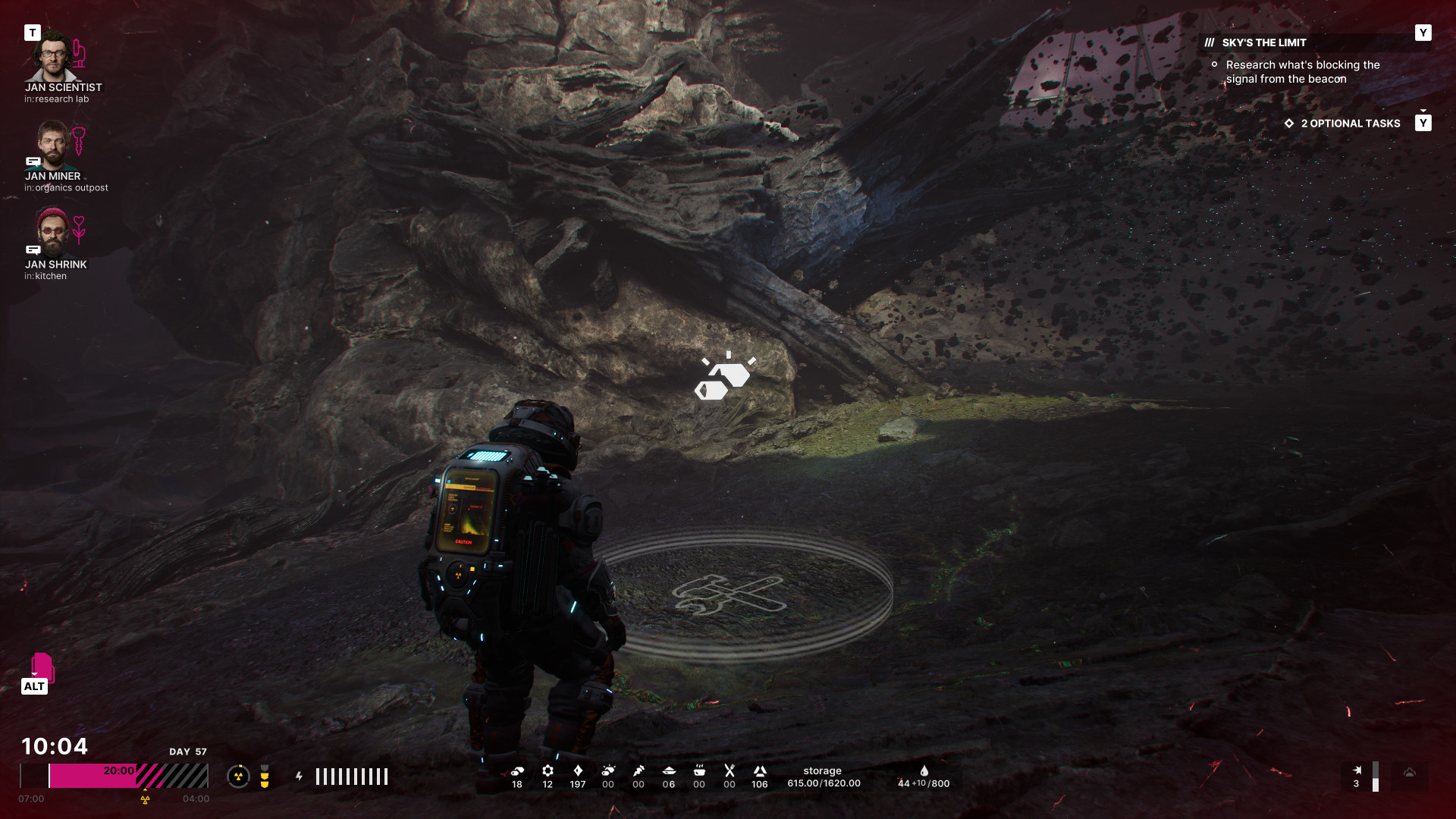Open the storage capacity readout
Viewport: 1456px width, 819px height.
point(824,777)
